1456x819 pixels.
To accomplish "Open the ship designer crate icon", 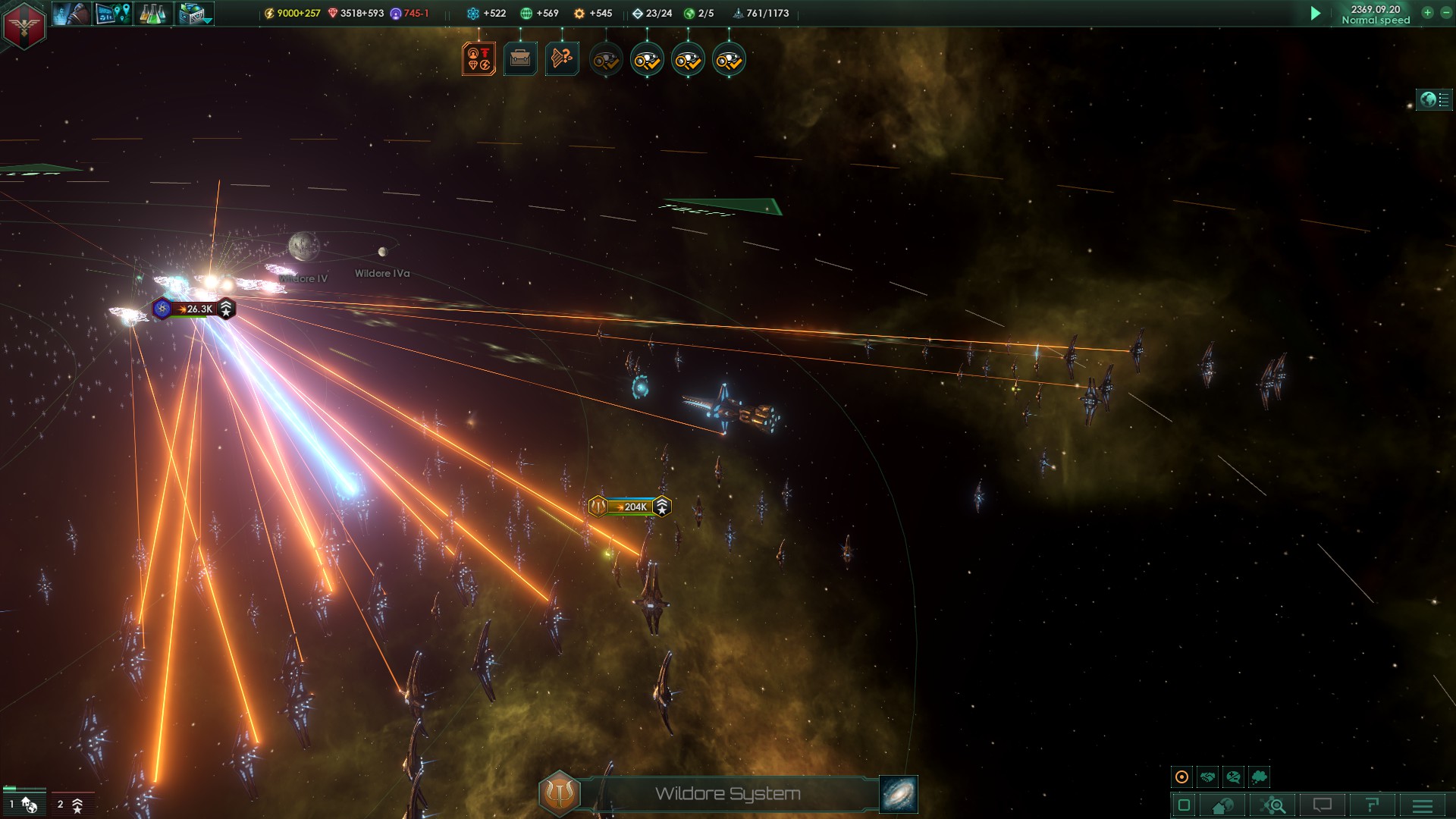I will click(x=190, y=13).
